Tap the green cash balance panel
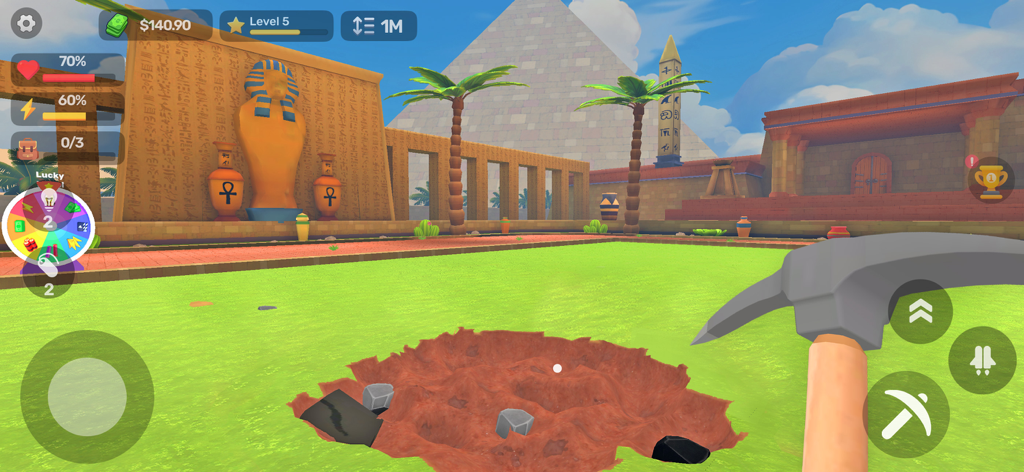 click(x=155, y=25)
